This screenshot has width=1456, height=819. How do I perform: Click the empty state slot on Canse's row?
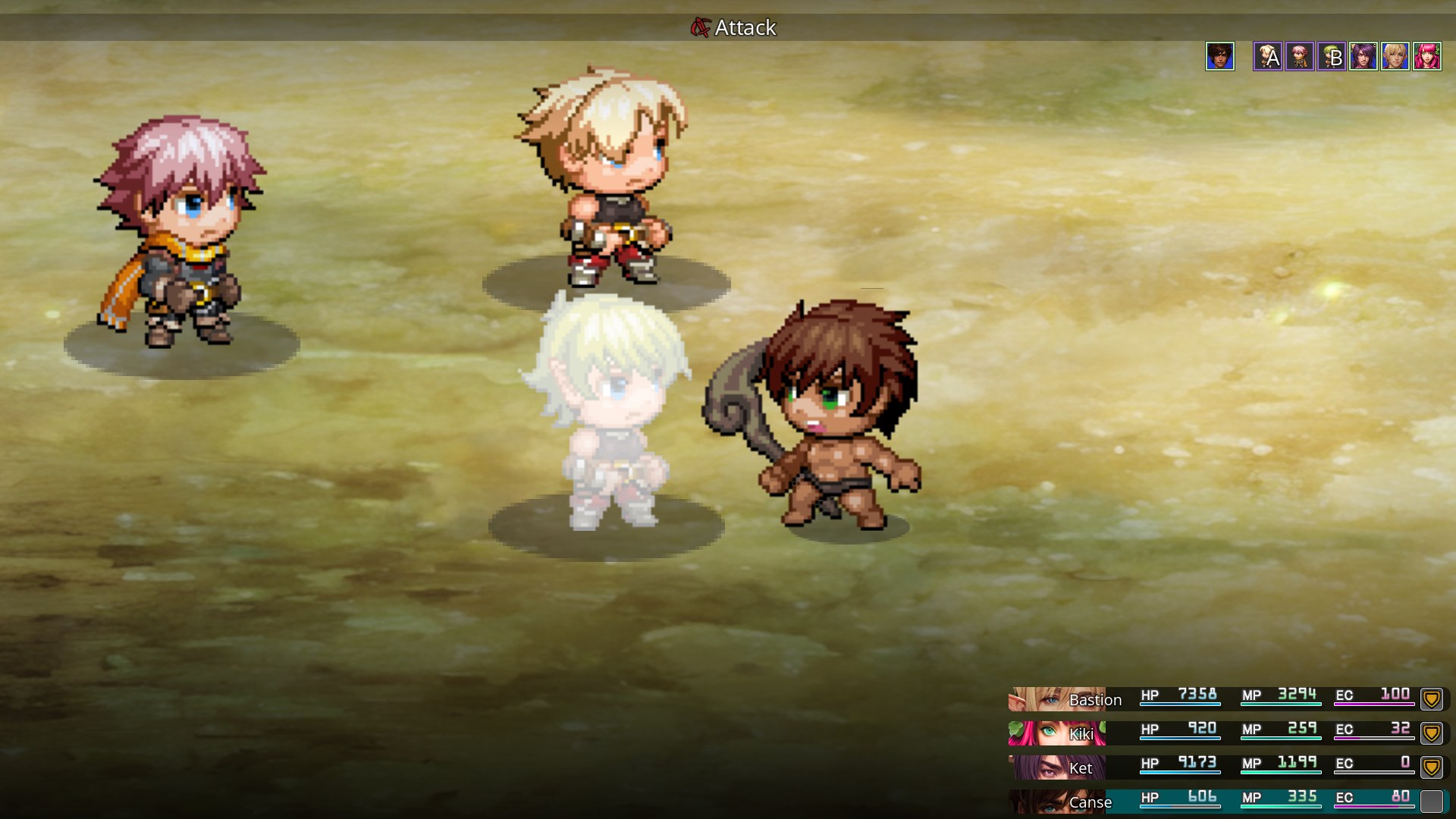1431,801
